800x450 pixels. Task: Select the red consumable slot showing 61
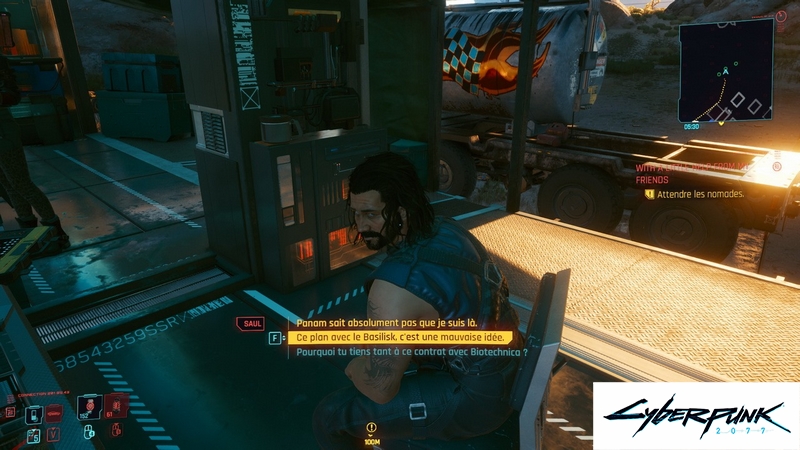point(117,405)
